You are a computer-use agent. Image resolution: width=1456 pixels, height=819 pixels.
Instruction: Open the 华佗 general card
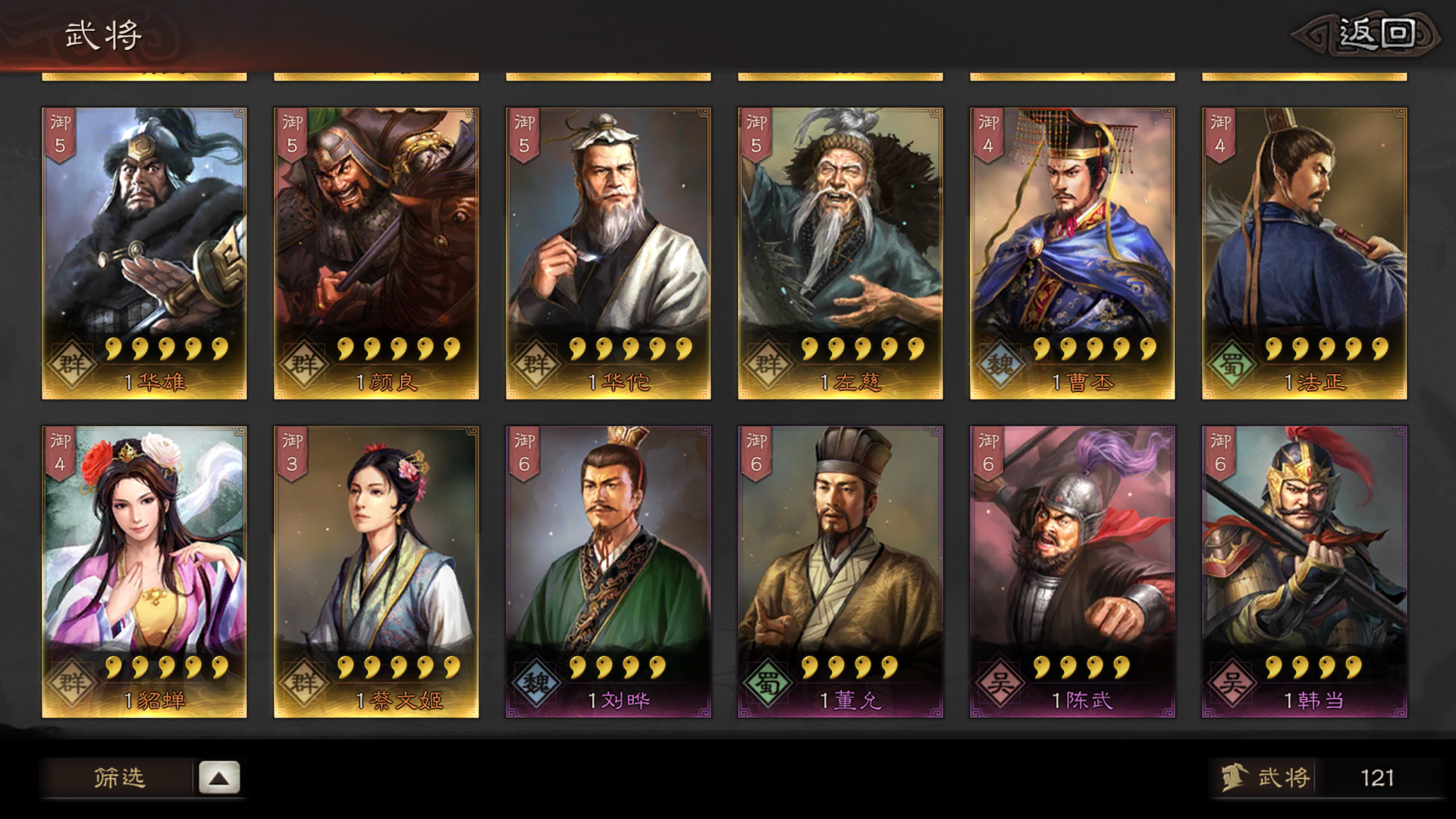[608, 253]
